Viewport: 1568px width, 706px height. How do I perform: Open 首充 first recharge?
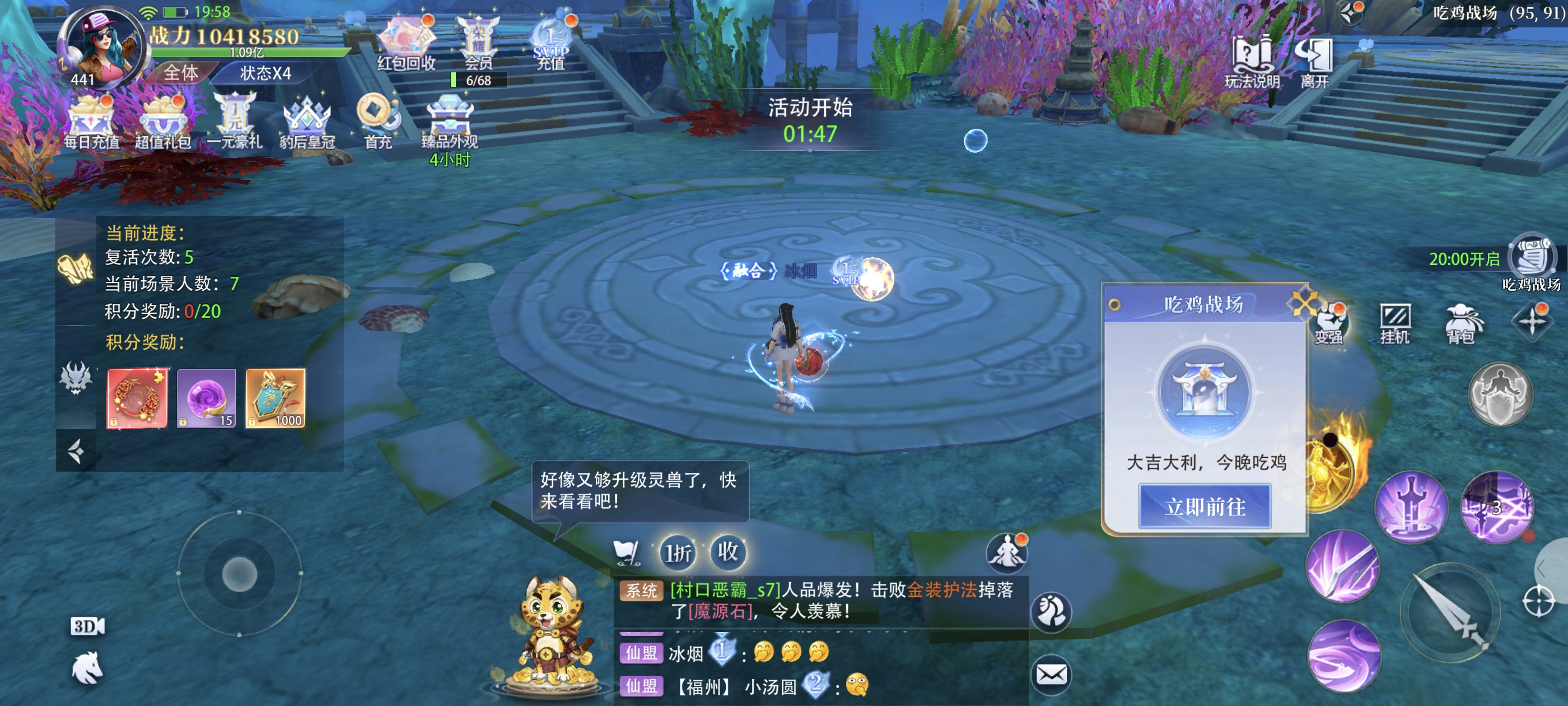(377, 122)
